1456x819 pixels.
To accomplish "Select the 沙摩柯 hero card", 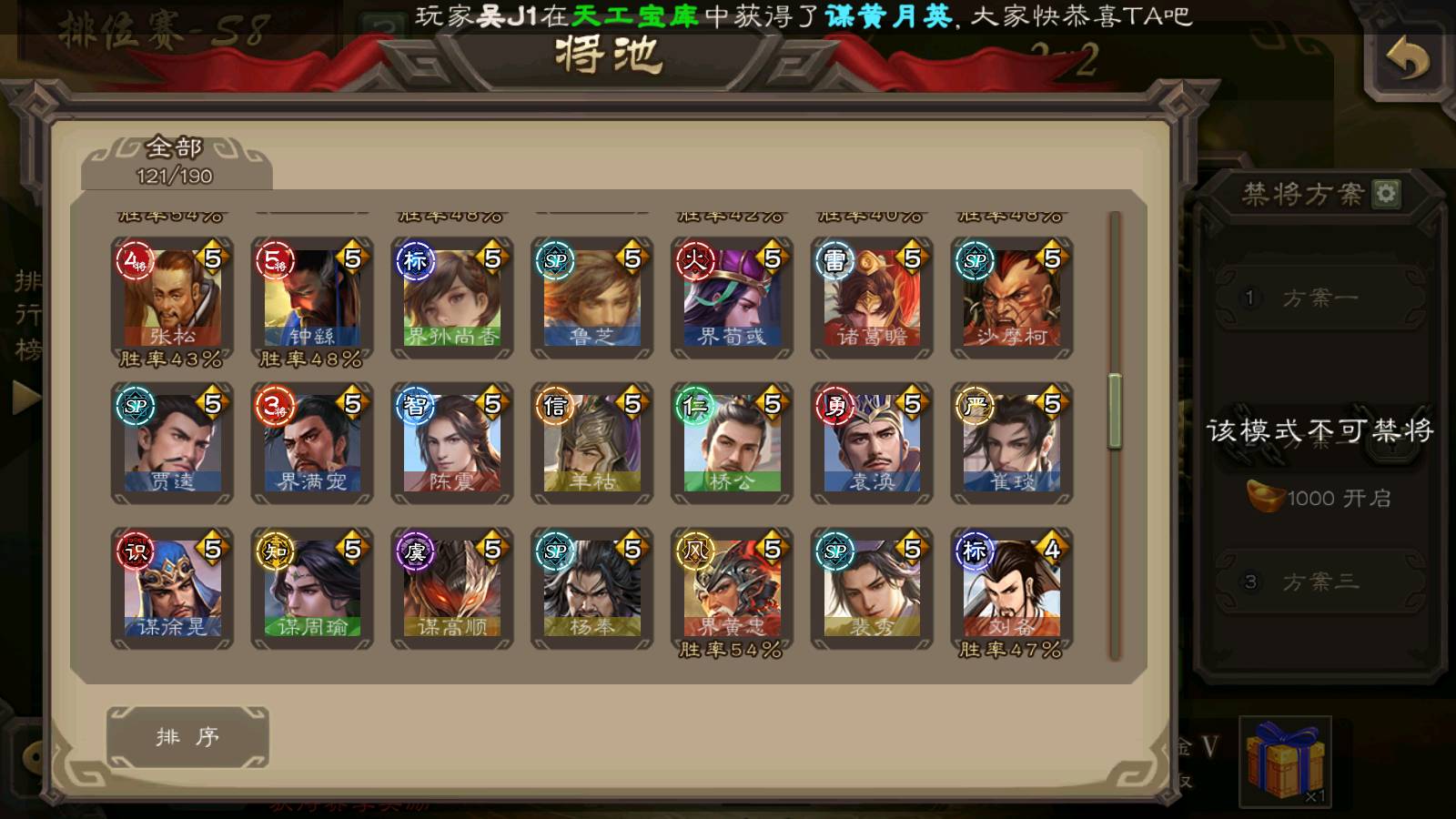I will pos(1012,298).
